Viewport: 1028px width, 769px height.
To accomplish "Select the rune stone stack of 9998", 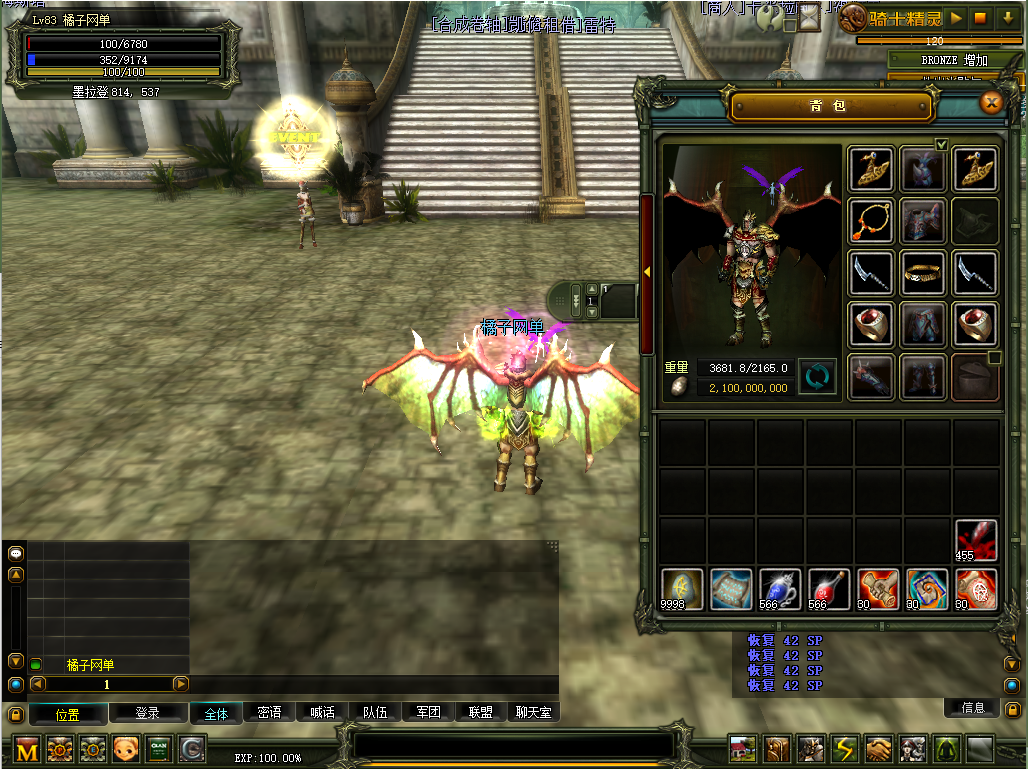I will [682, 589].
